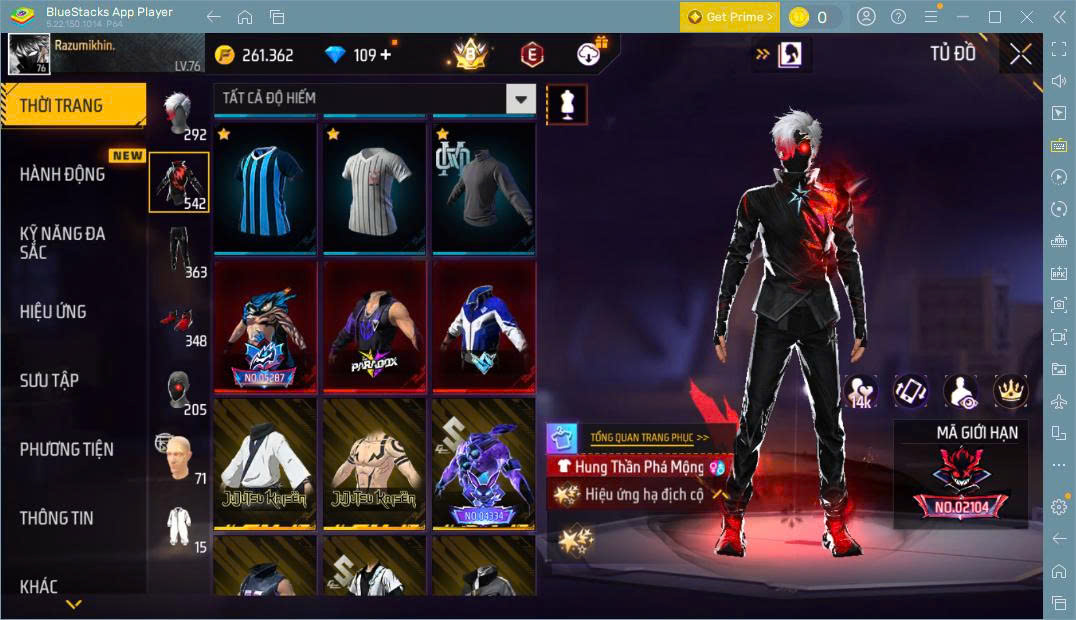Click the BlueStacks Get Prime button
The height and width of the screenshot is (620, 1076).
click(x=730, y=17)
